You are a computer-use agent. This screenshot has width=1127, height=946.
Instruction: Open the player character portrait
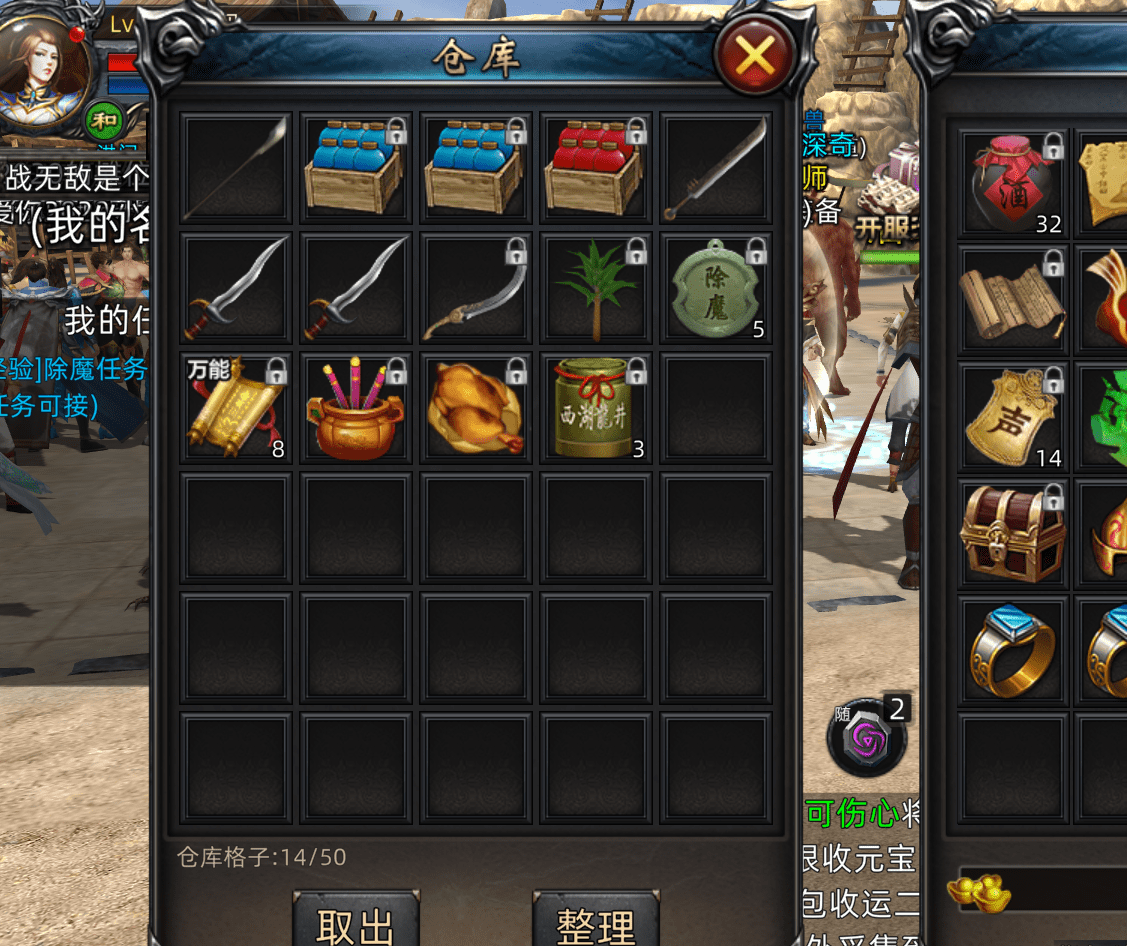(x=45, y=65)
